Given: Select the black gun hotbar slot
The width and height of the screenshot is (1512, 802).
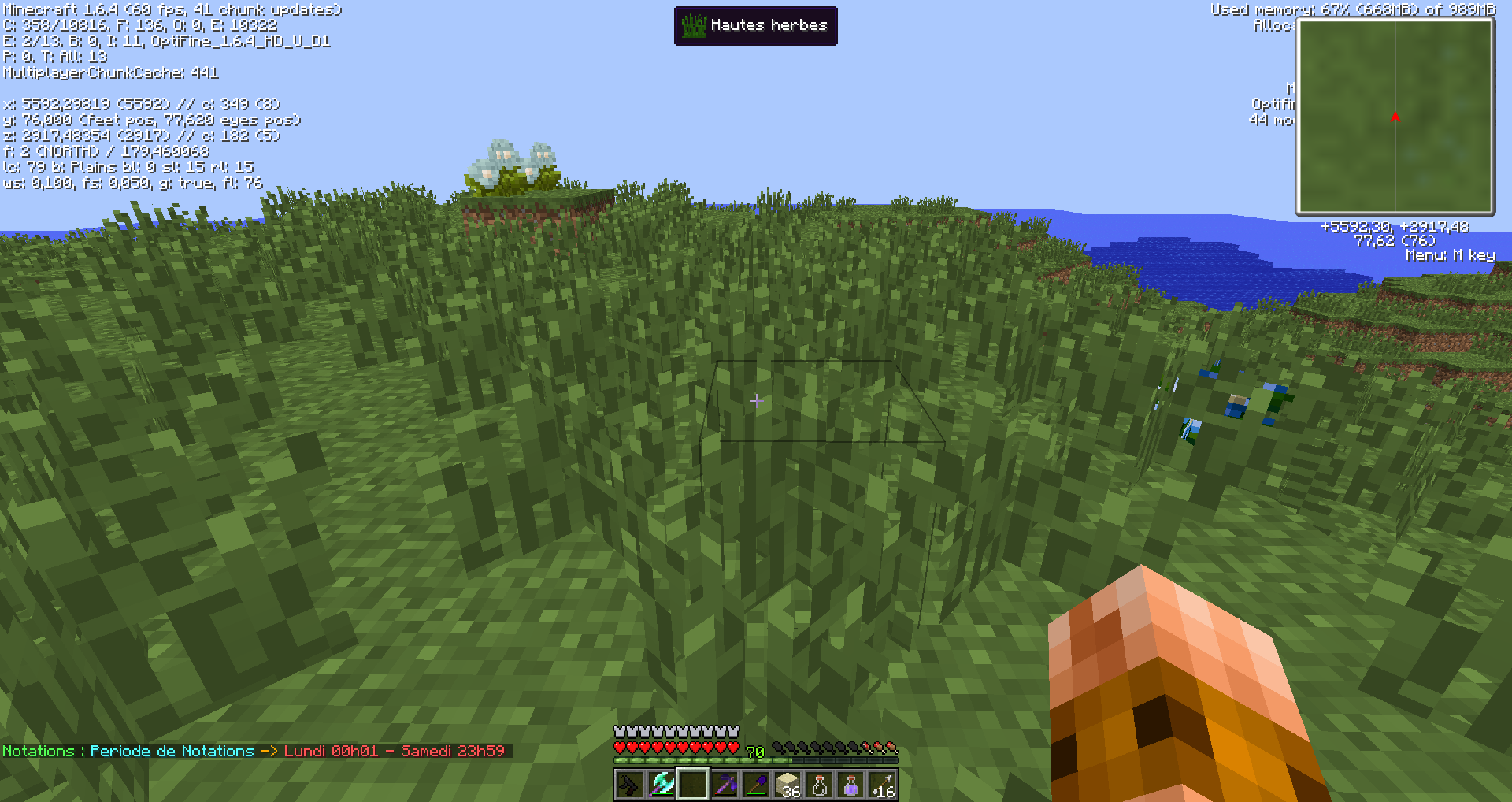Looking at the screenshot, I should pos(630,785).
